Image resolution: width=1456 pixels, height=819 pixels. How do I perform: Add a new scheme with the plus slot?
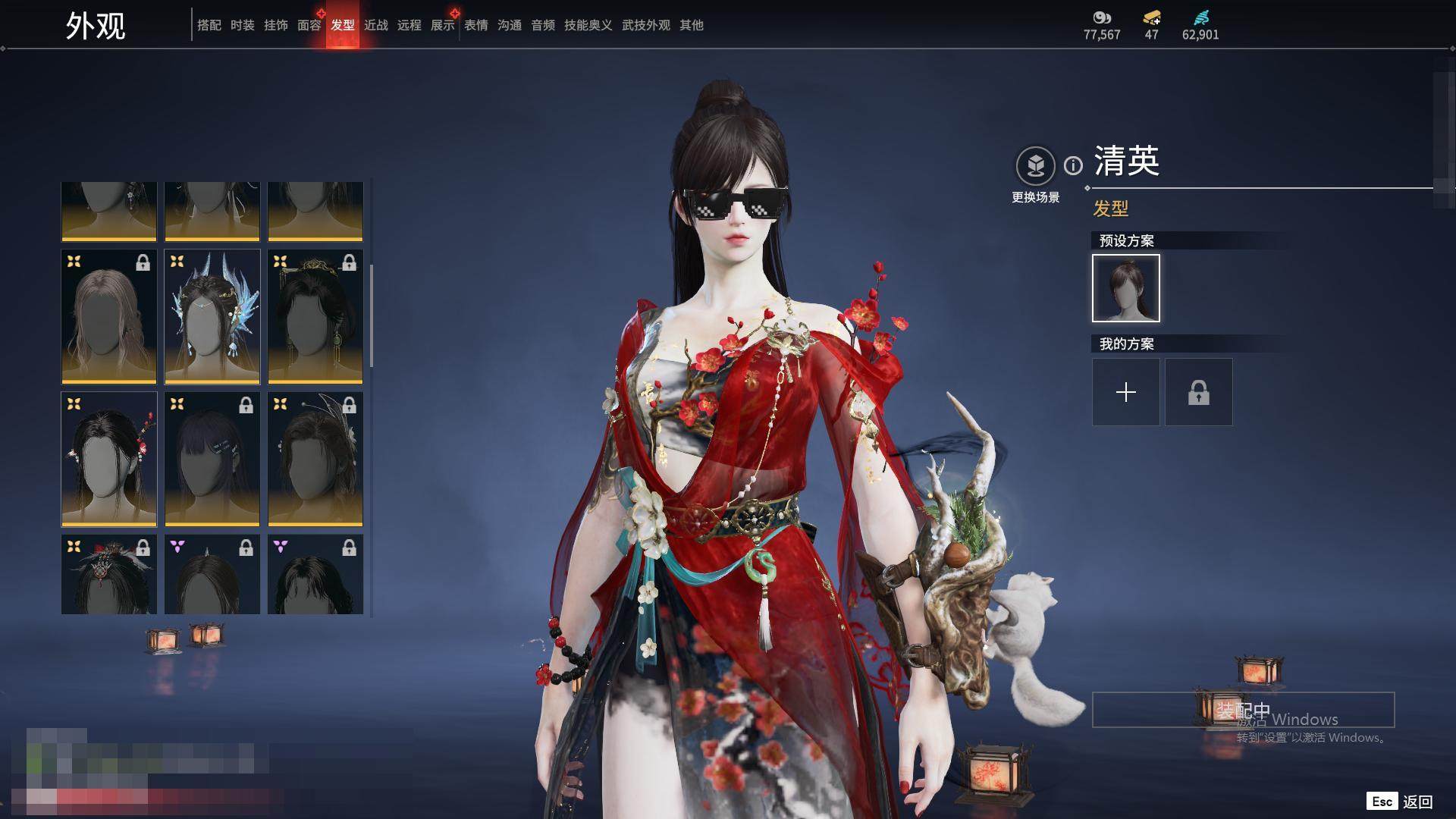pos(1125,392)
